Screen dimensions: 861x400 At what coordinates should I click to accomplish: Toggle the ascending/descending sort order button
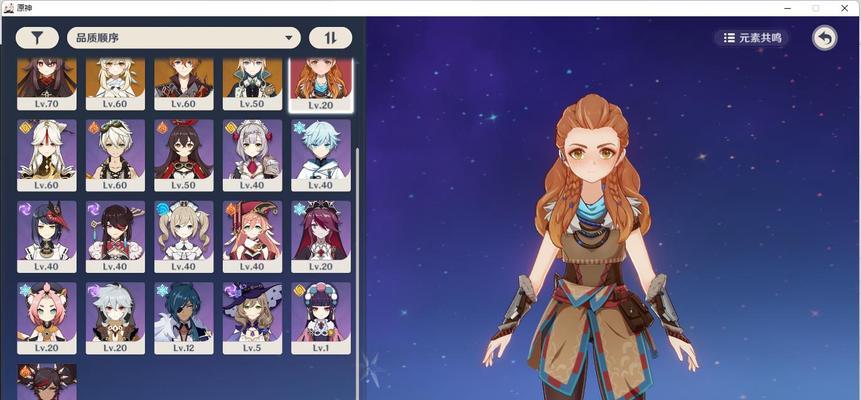pyautogui.click(x=330, y=38)
